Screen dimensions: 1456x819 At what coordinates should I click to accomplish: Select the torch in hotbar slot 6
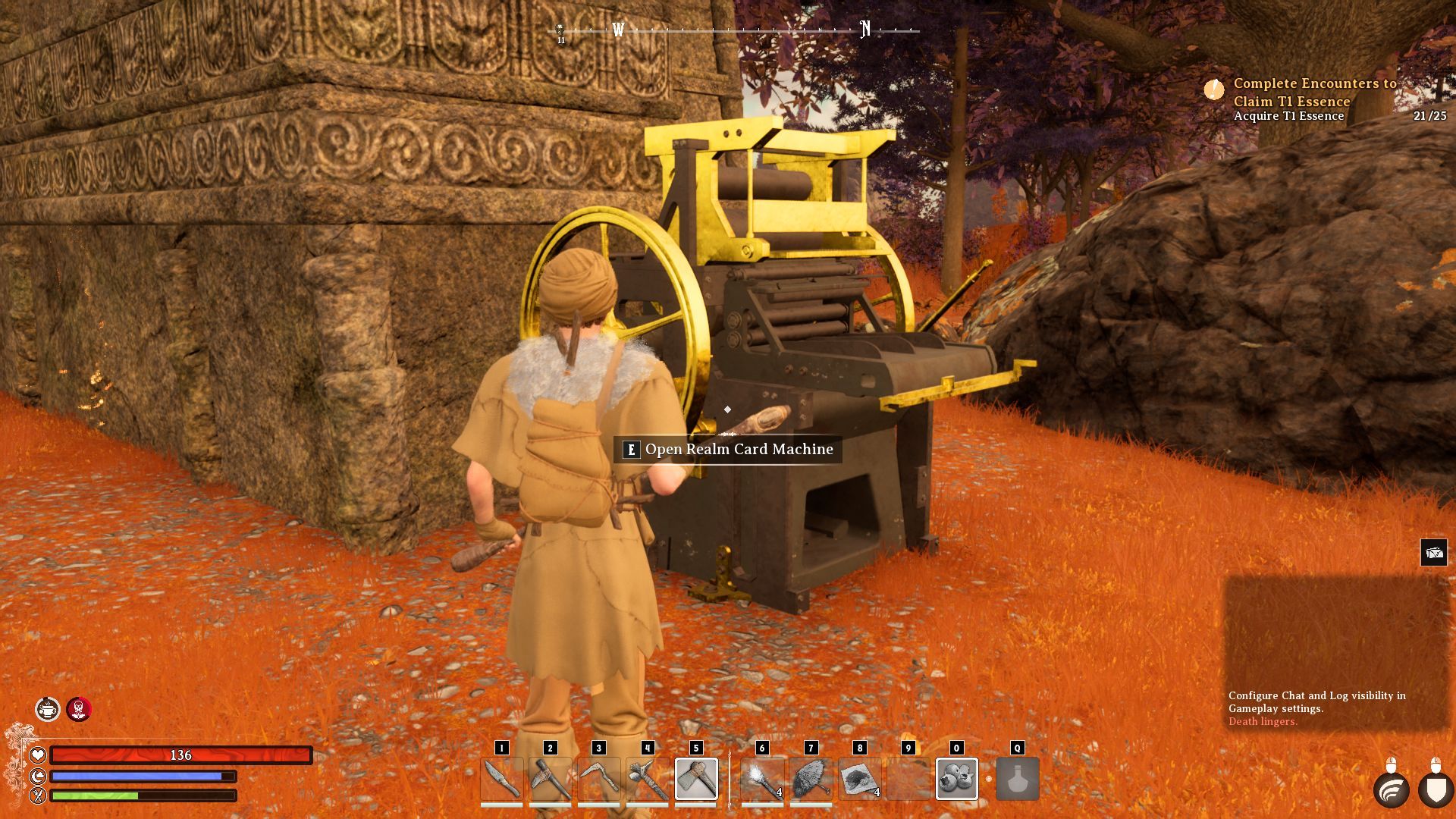[x=762, y=778]
